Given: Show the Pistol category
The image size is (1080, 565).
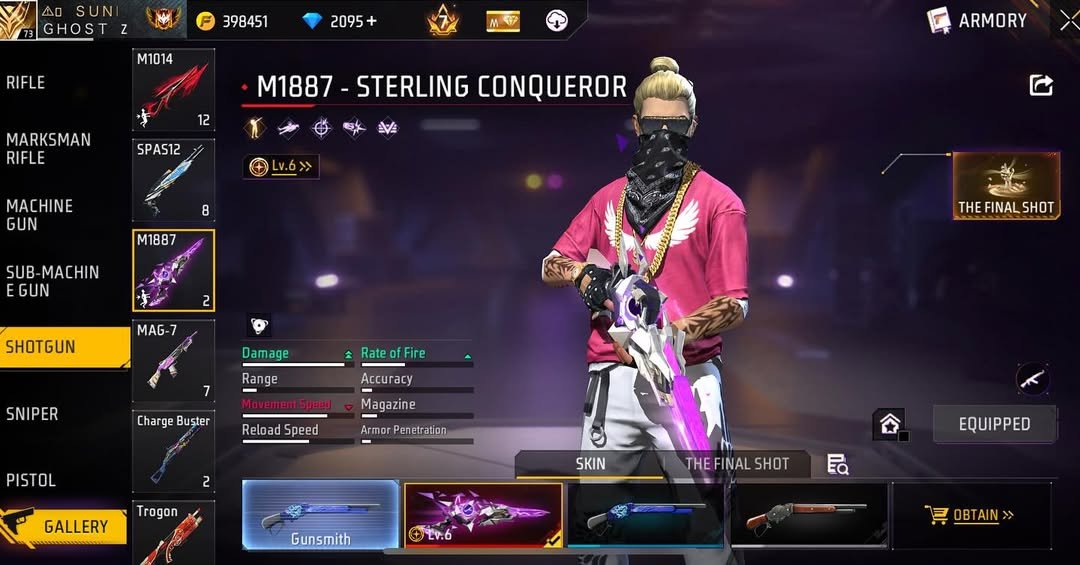Looking at the screenshot, I should (x=31, y=480).
